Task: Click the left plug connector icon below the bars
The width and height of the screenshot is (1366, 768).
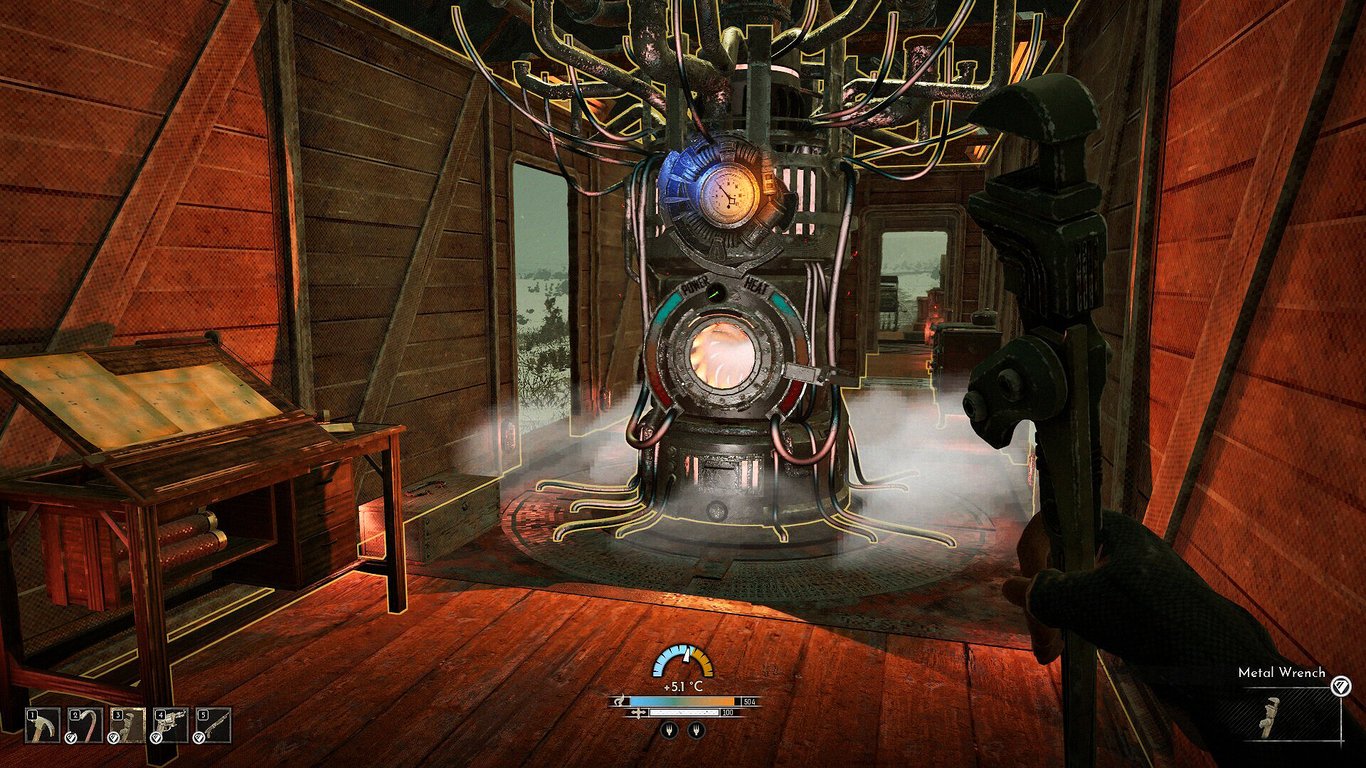Action: pos(670,729)
